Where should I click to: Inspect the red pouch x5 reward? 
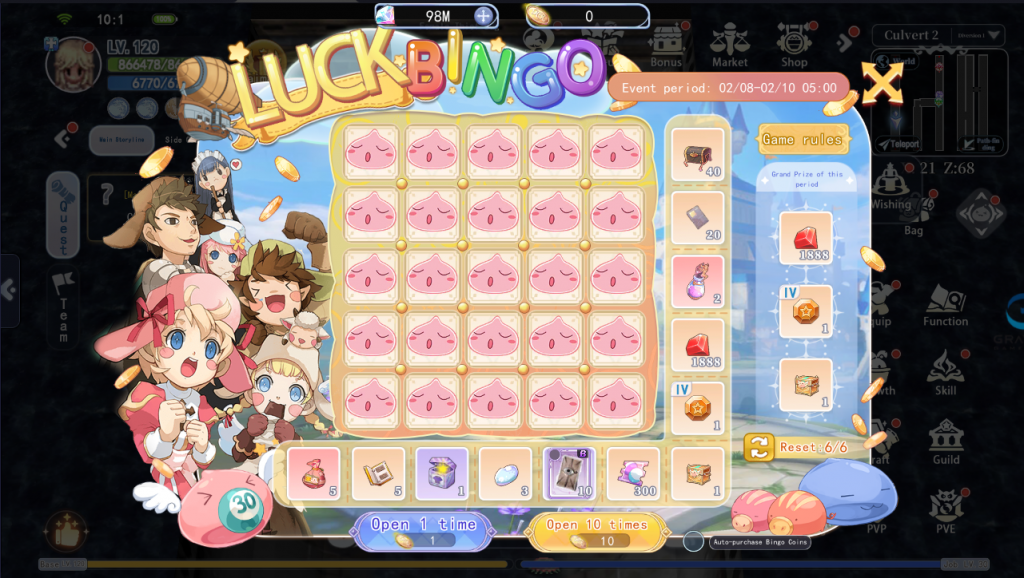coord(313,473)
